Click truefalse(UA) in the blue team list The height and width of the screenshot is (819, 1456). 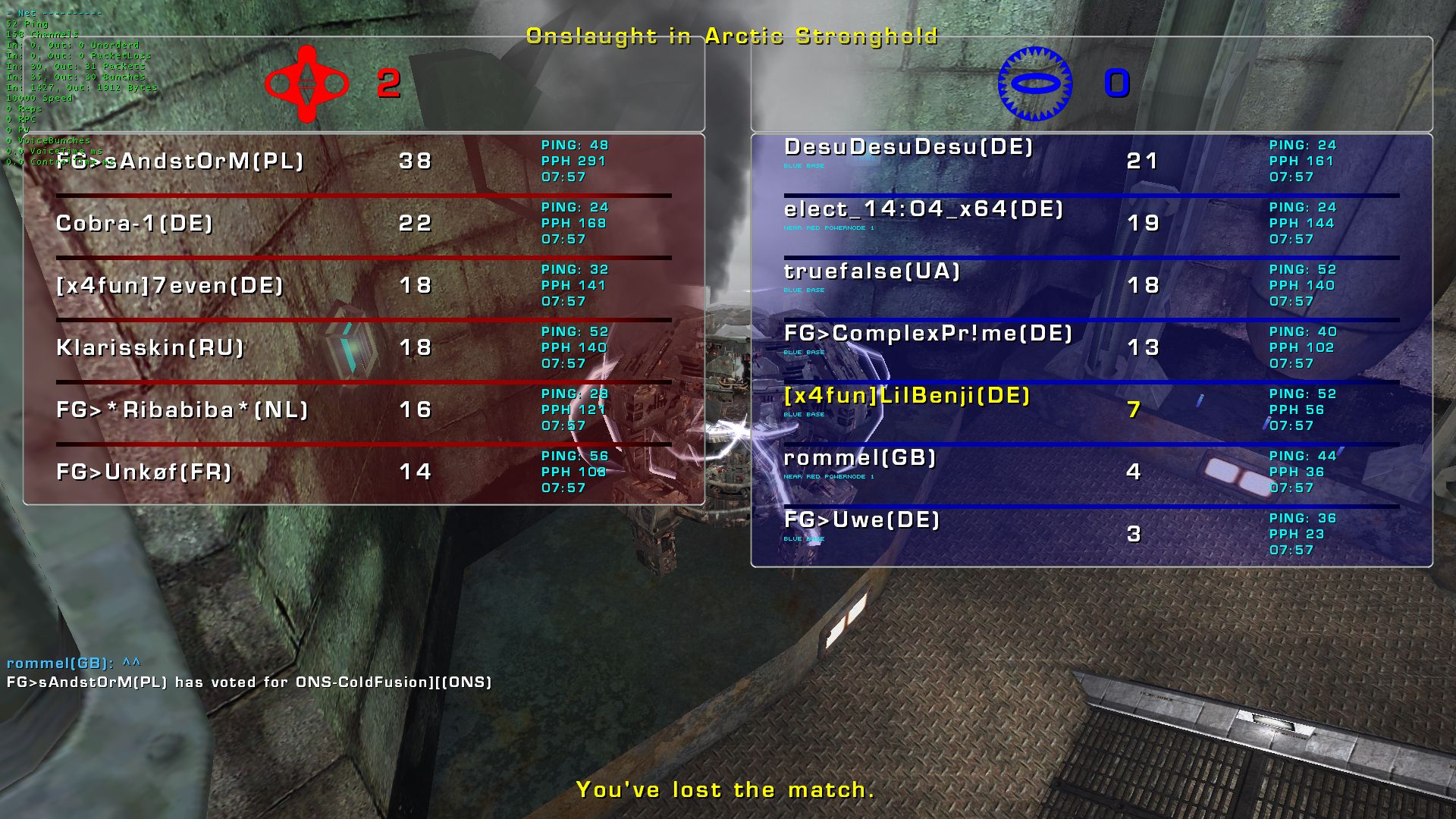click(x=872, y=271)
